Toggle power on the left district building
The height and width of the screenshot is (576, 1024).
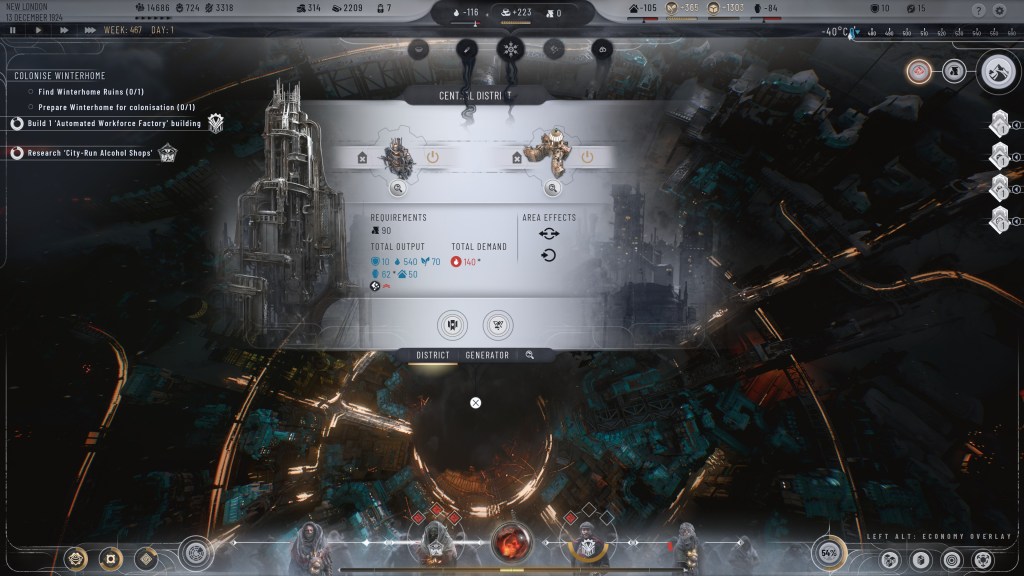pyautogui.click(x=433, y=157)
